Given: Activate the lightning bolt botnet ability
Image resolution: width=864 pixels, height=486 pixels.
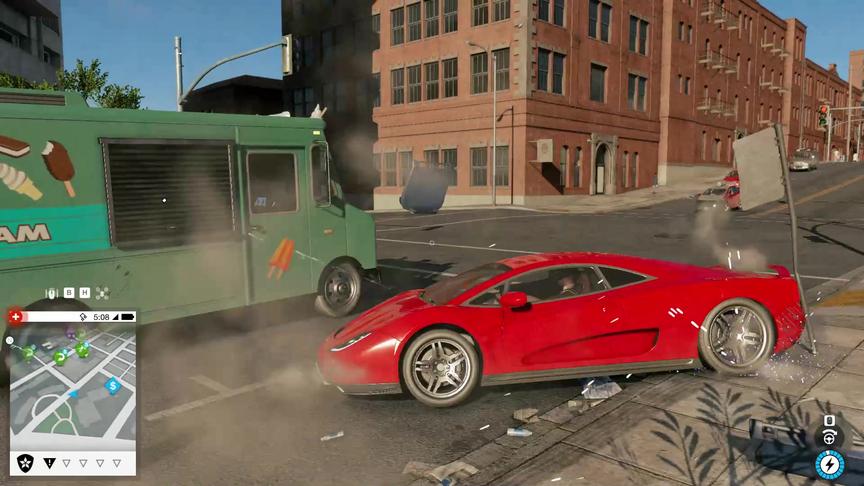Looking at the screenshot, I should click(x=829, y=464).
